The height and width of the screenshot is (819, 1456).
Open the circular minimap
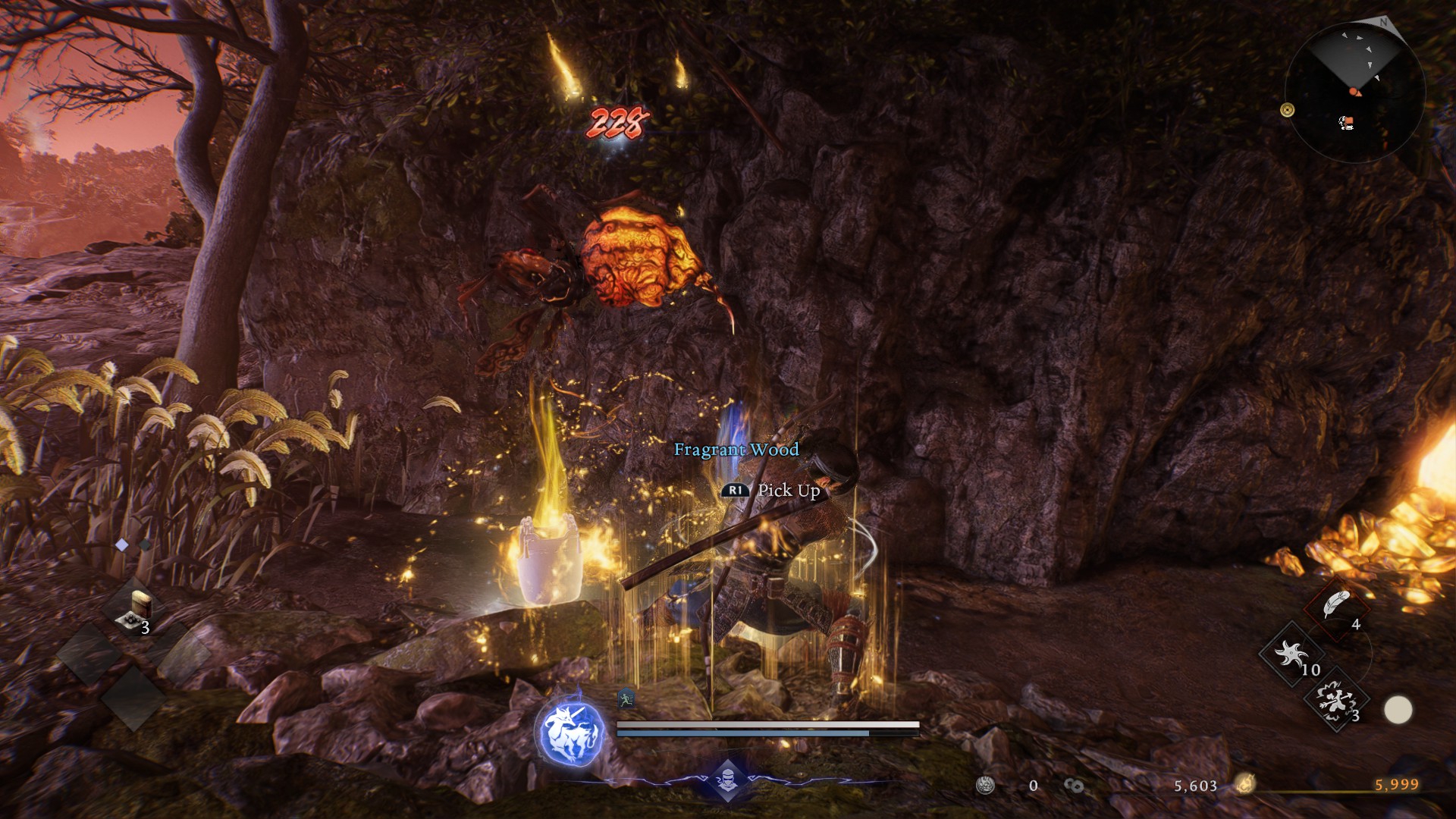pos(1355,91)
